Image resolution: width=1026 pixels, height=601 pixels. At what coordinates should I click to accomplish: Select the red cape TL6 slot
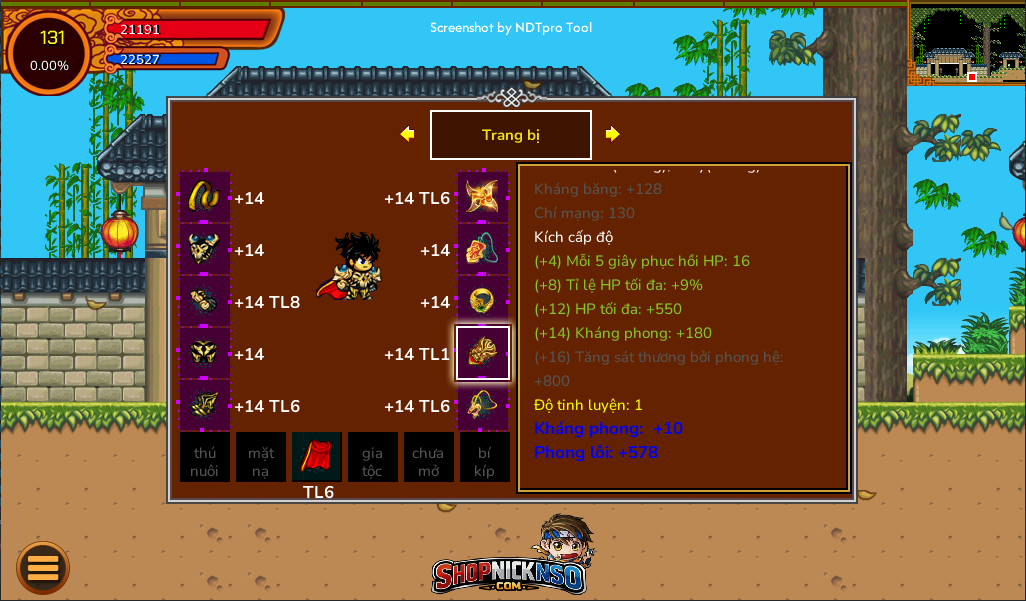[317, 458]
